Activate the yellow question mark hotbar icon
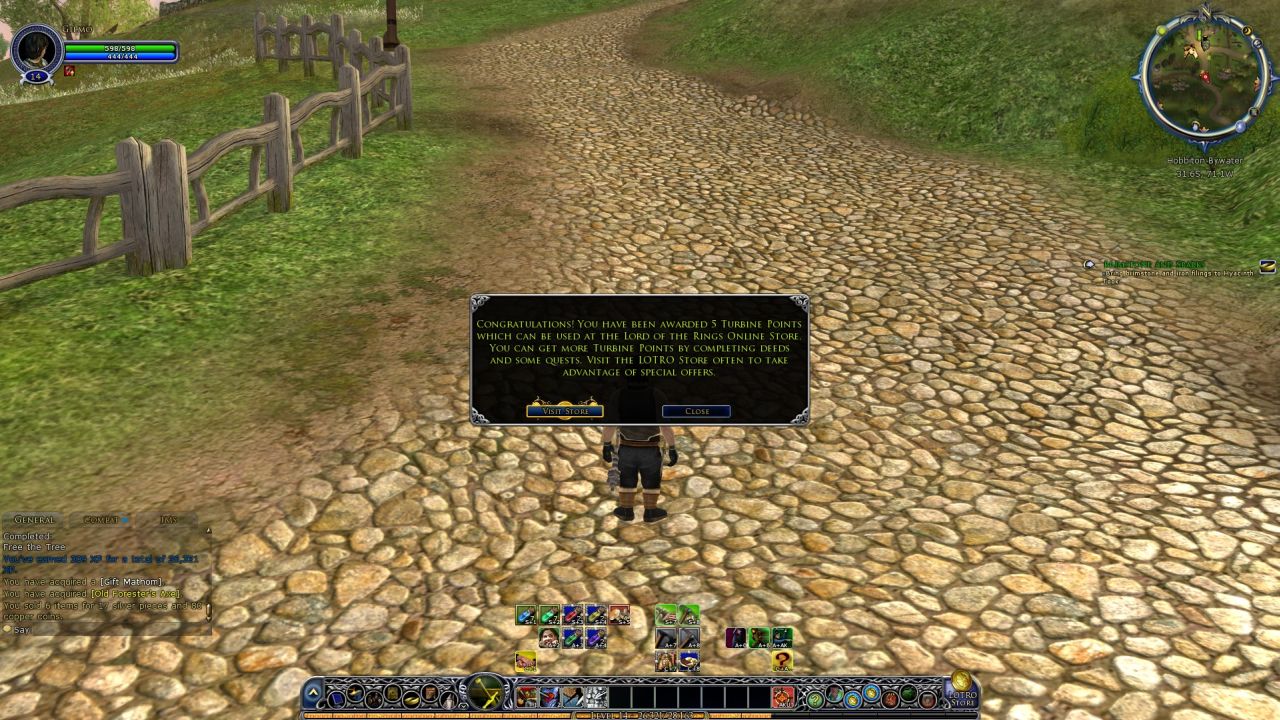This screenshot has height=720, width=1280. (x=782, y=661)
